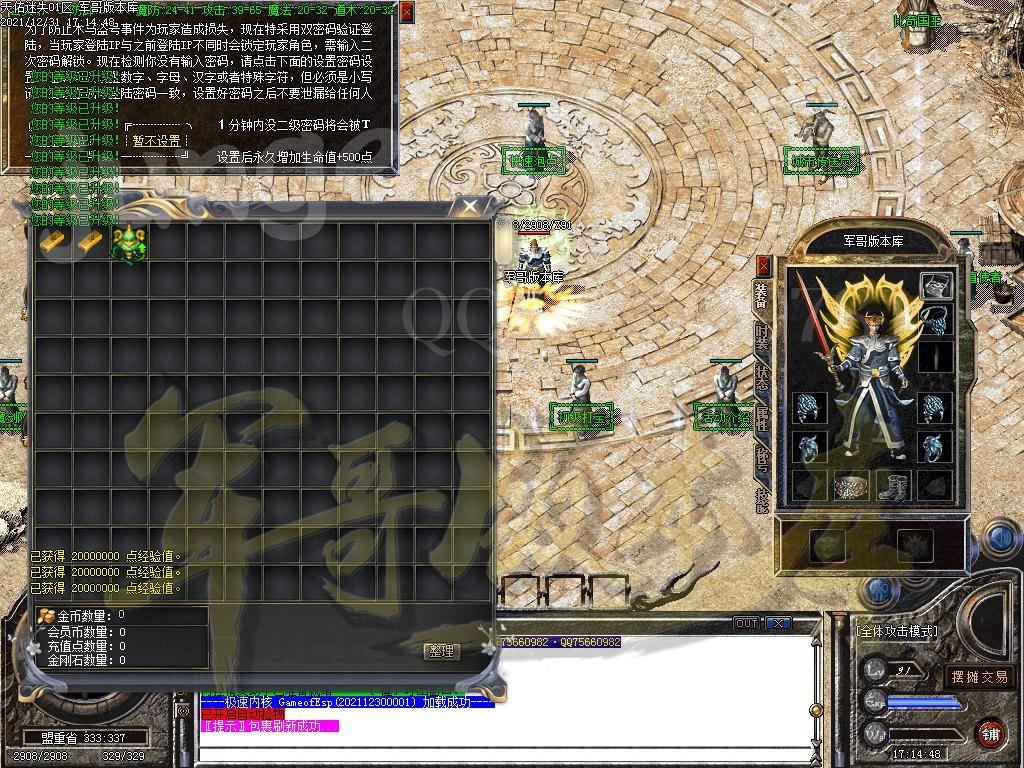Close the inventory bag window
Viewport: 1024px width, 768px height.
(468, 207)
